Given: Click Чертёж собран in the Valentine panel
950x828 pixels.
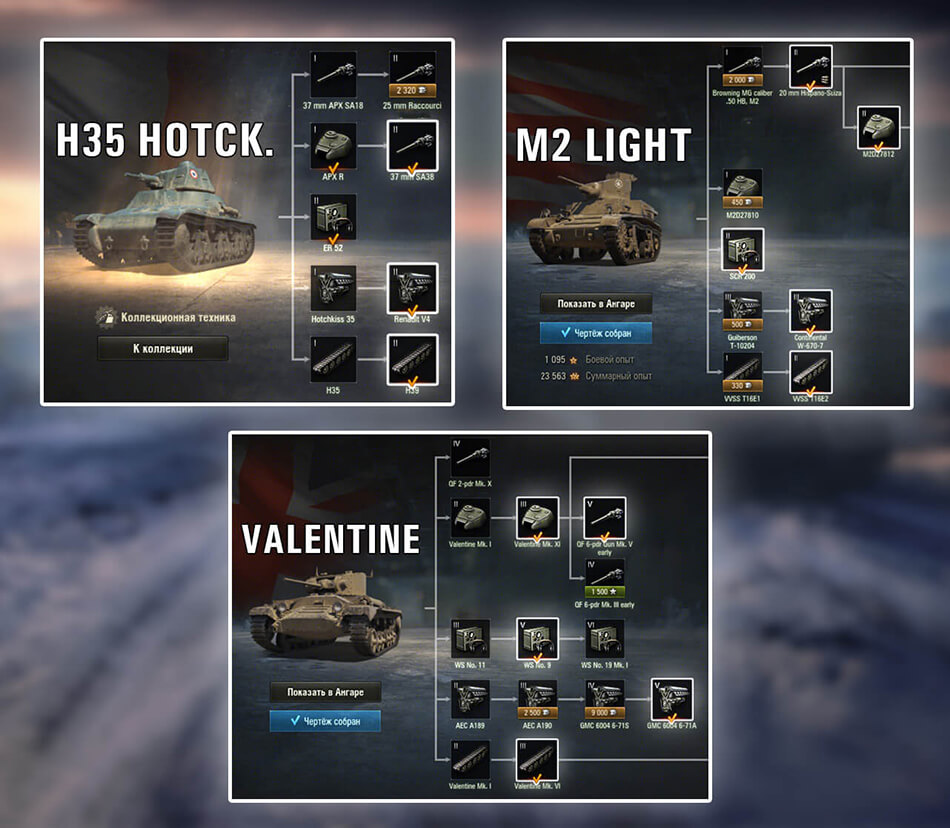Looking at the screenshot, I should click(x=325, y=720).
